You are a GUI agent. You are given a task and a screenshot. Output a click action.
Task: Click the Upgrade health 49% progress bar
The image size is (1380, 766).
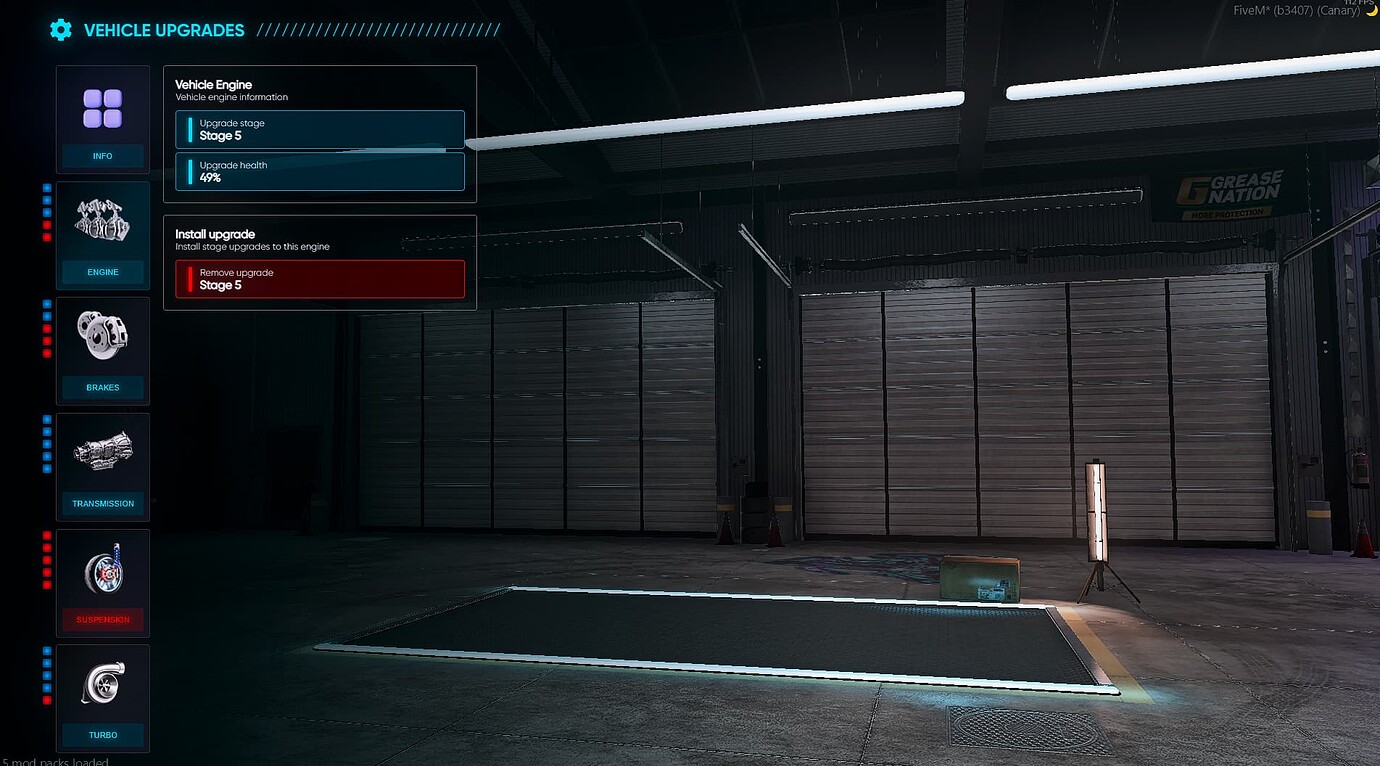(319, 171)
